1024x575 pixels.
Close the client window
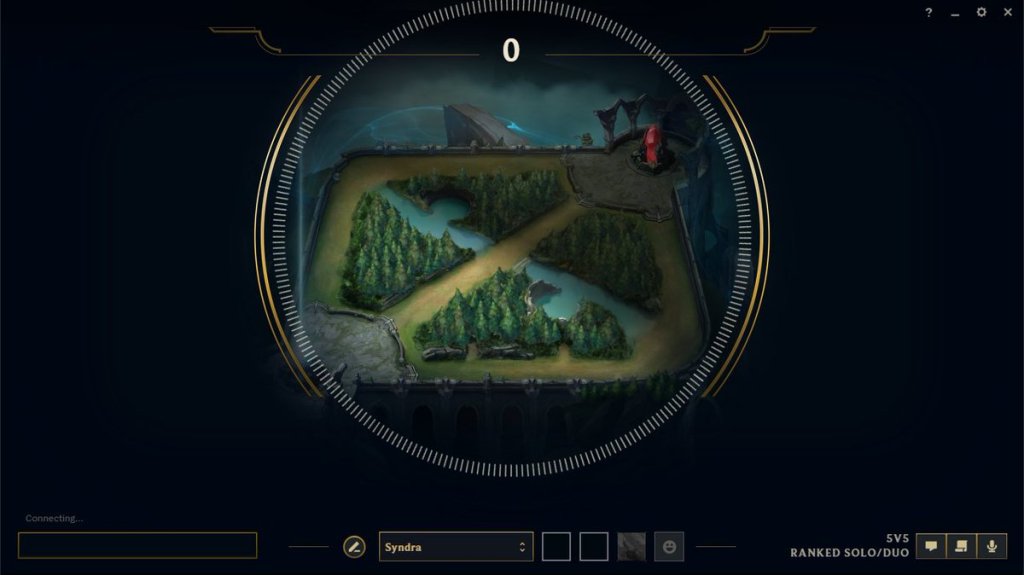point(1007,12)
